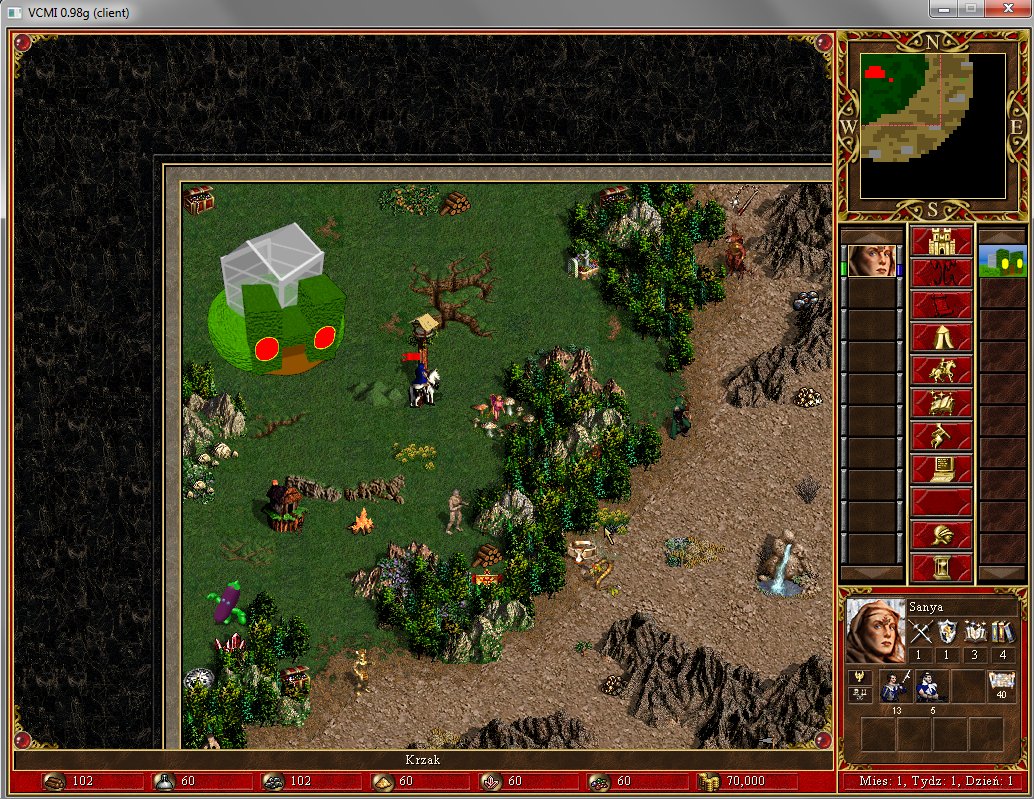Select the town thumbnail in the town list
The image size is (1034, 799).
click(1001, 261)
